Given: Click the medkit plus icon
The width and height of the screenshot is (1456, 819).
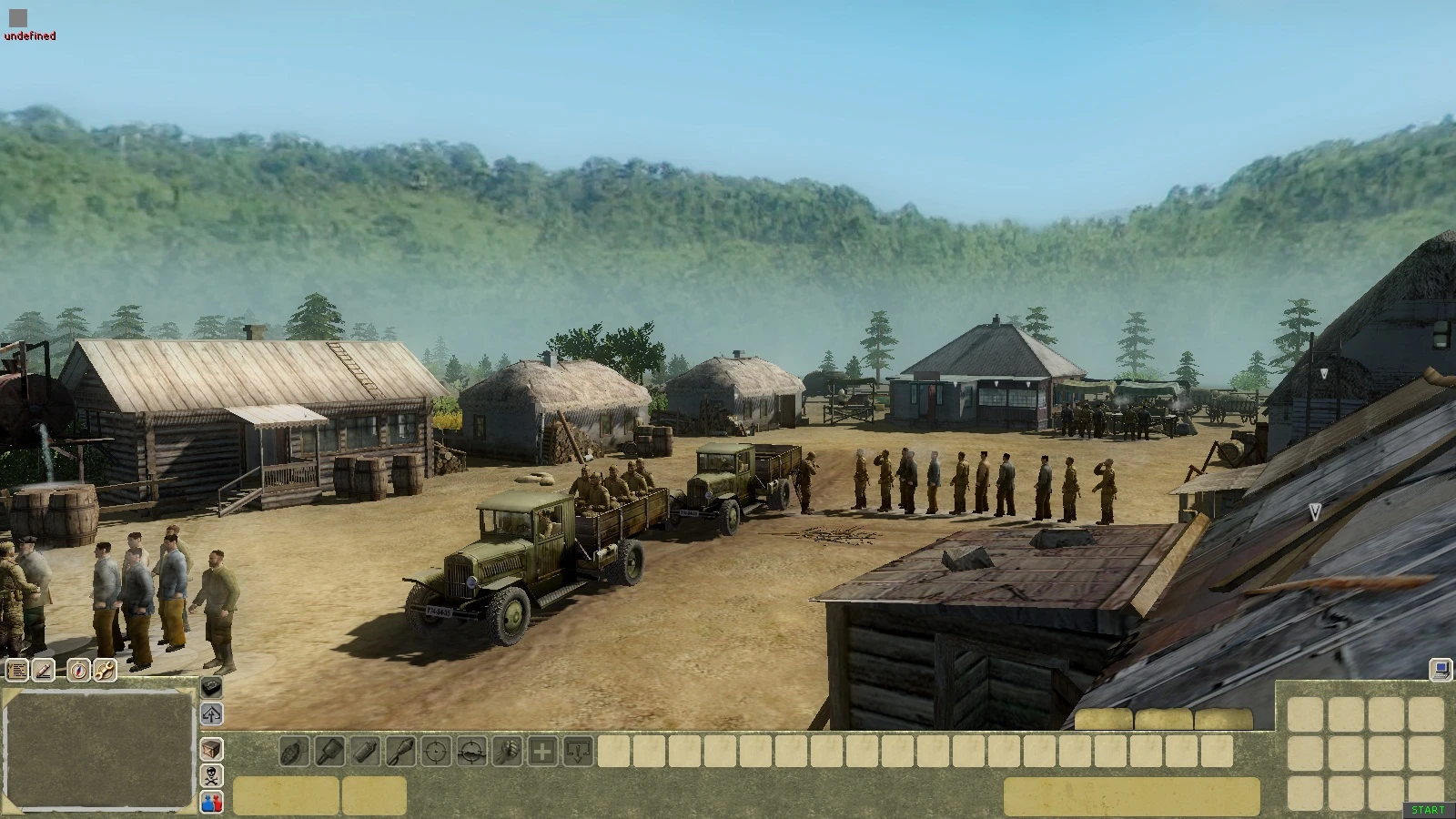Looking at the screenshot, I should coord(541,752).
